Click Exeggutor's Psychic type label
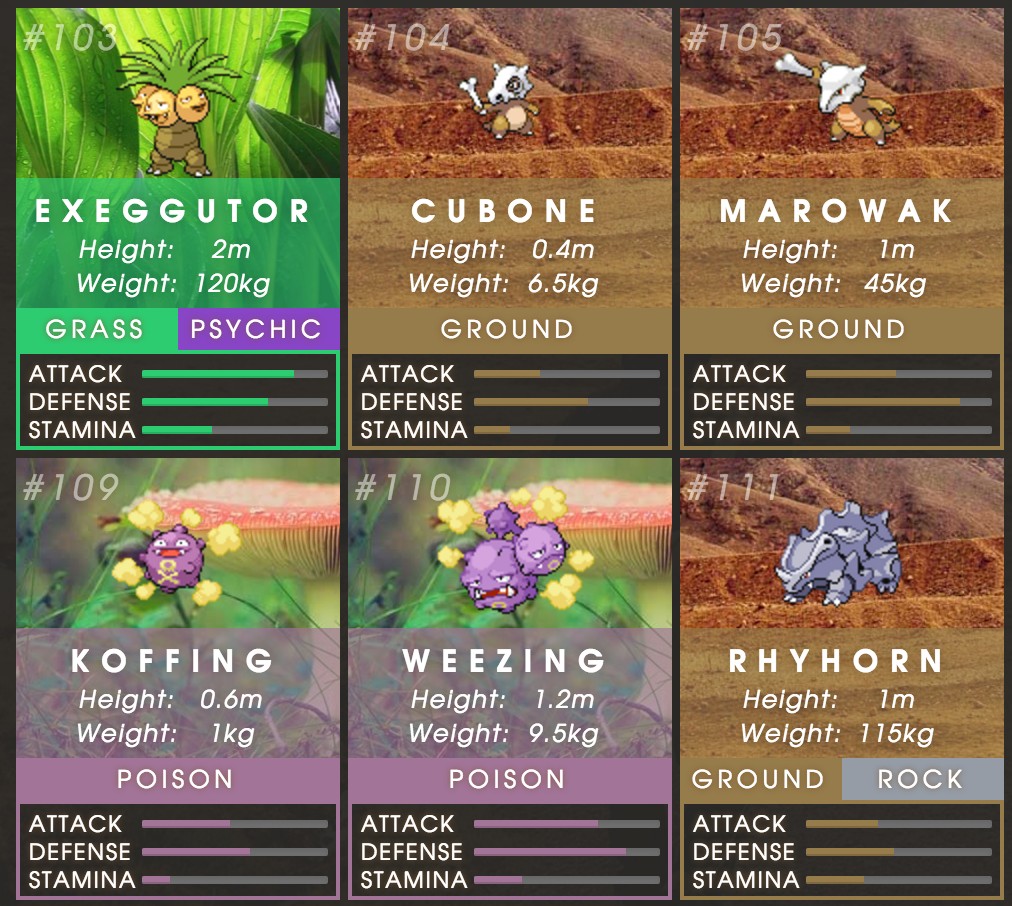Viewport: 1012px width, 906px height. 258,329
